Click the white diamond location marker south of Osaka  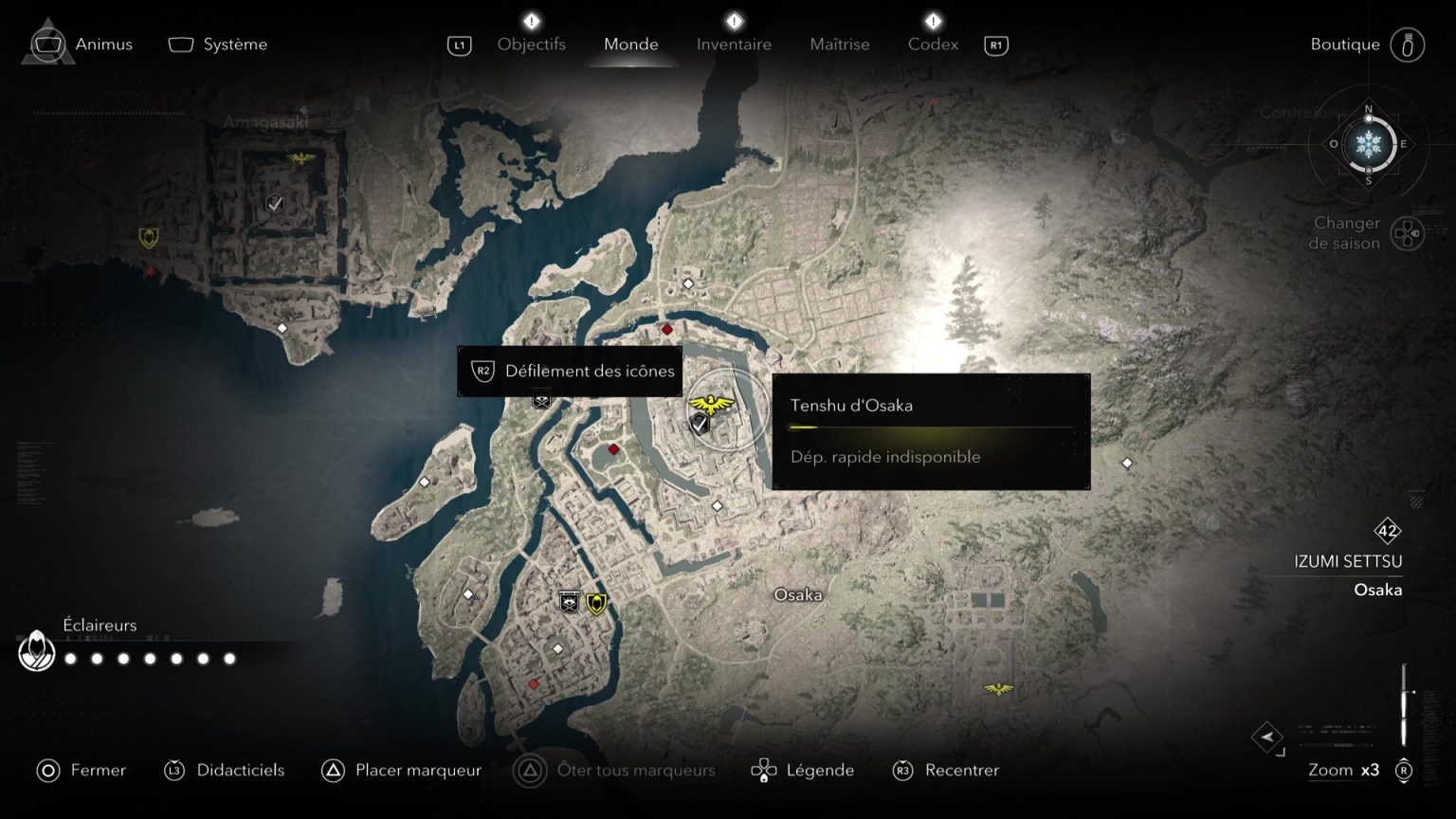(556, 648)
